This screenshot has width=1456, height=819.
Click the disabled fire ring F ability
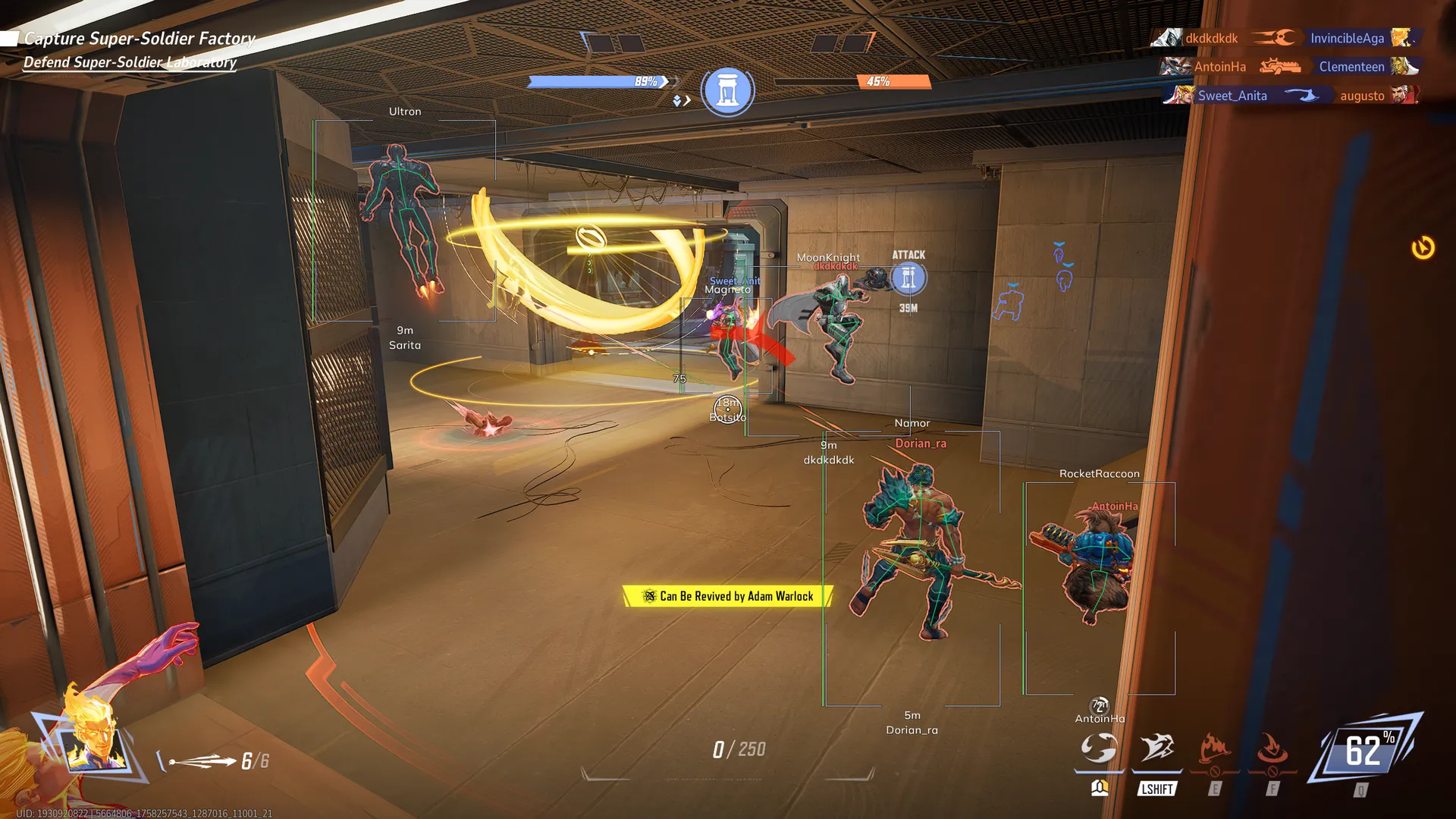(x=1272, y=748)
